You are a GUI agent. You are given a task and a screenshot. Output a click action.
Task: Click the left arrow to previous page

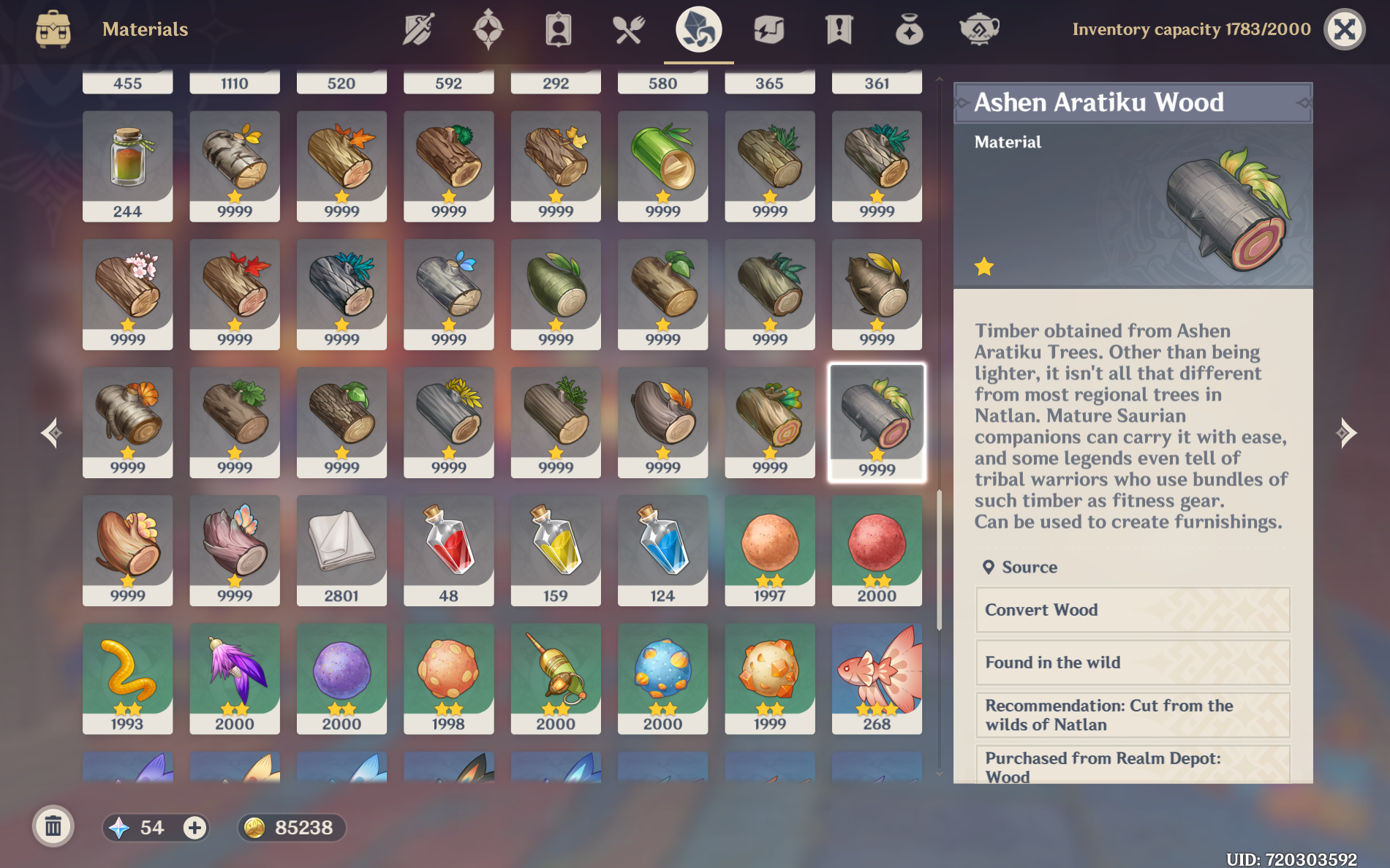(x=53, y=434)
